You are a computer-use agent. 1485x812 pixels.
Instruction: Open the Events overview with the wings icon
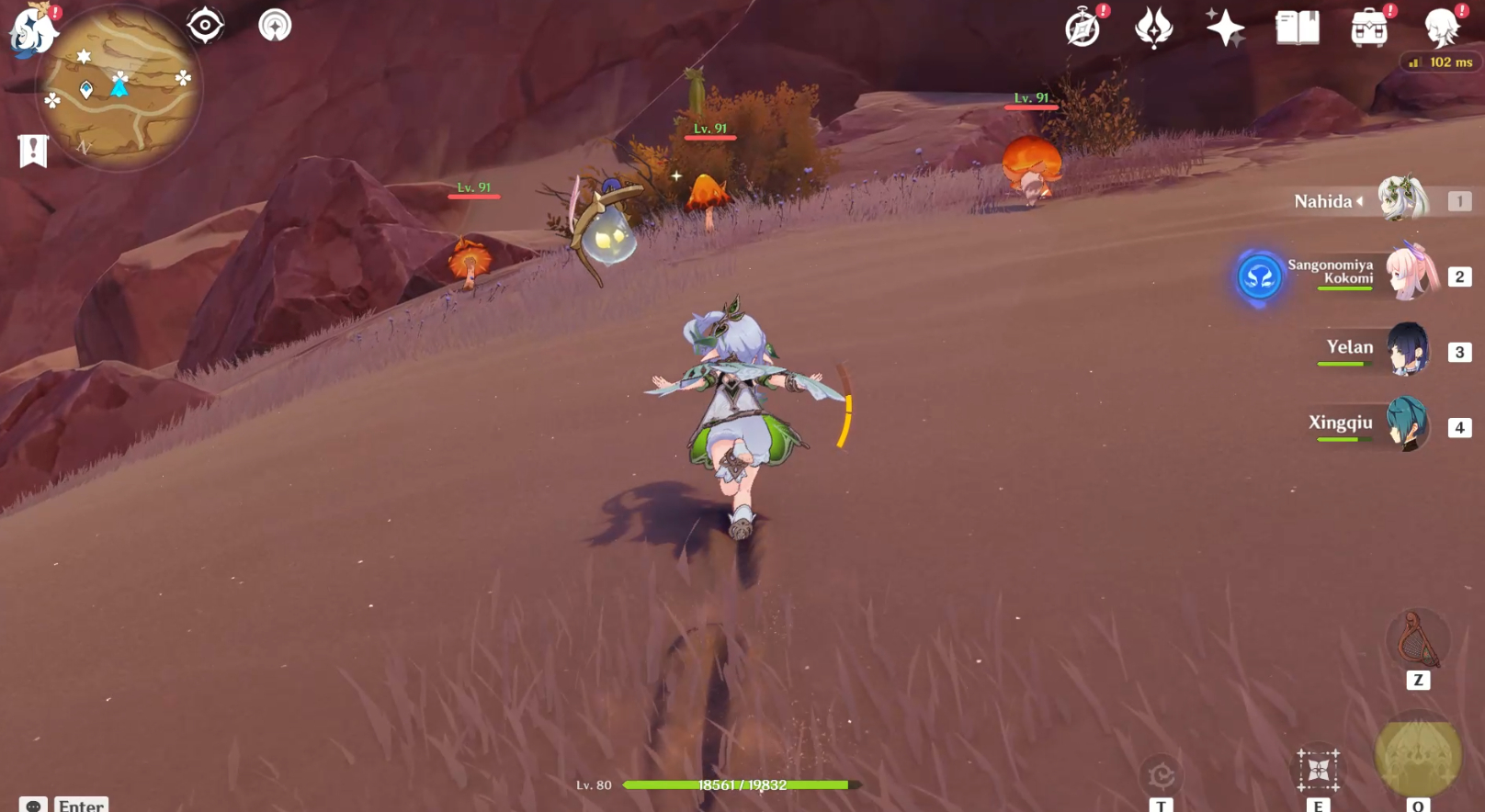(x=1153, y=28)
